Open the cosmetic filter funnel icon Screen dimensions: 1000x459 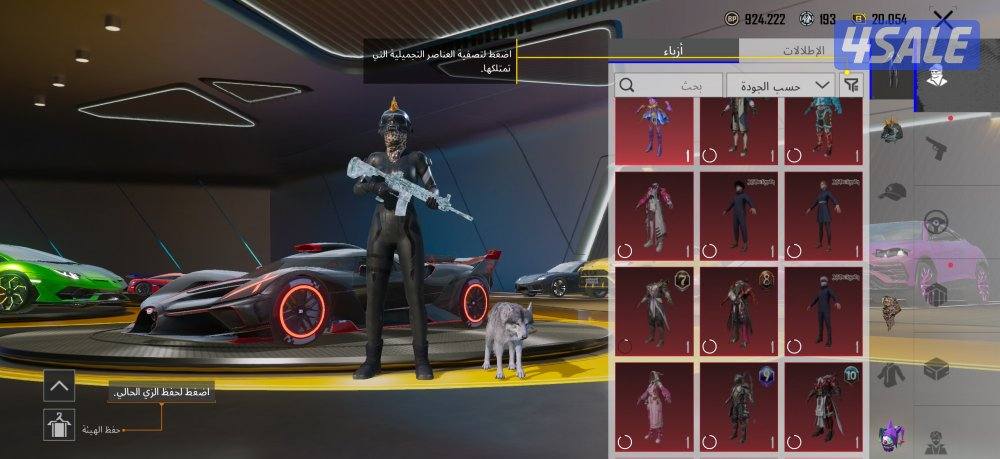[x=851, y=86]
